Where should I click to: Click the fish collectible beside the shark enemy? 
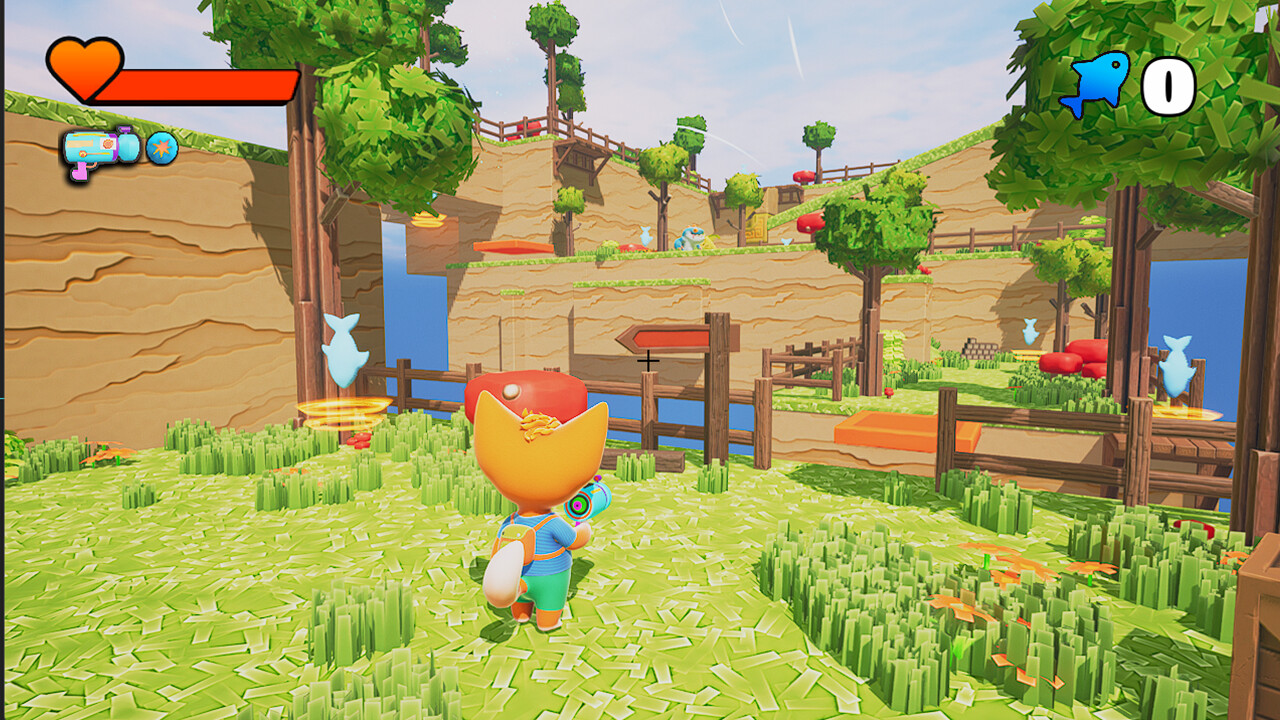pos(645,235)
